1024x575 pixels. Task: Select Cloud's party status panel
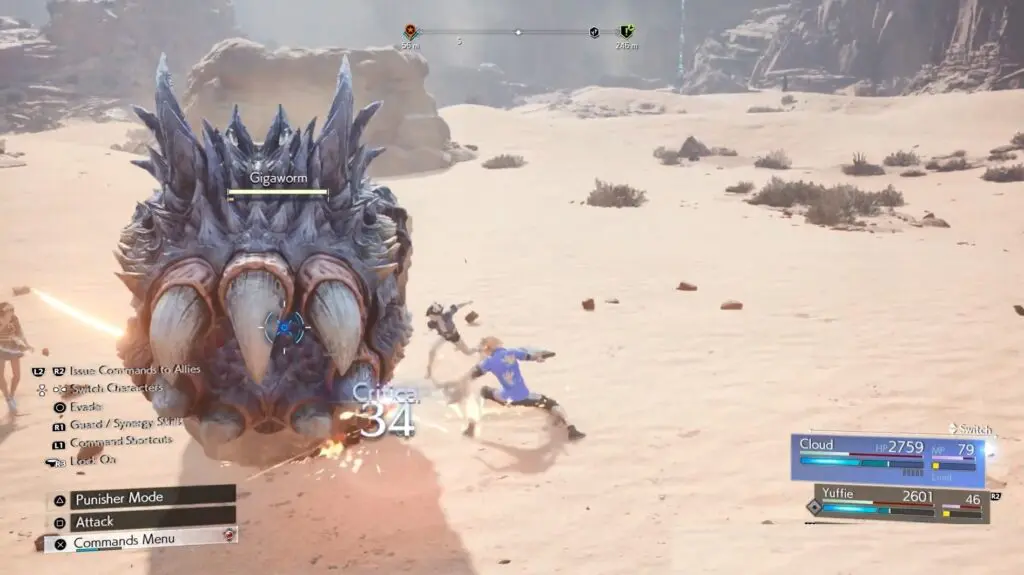click(x=887, y=459)
